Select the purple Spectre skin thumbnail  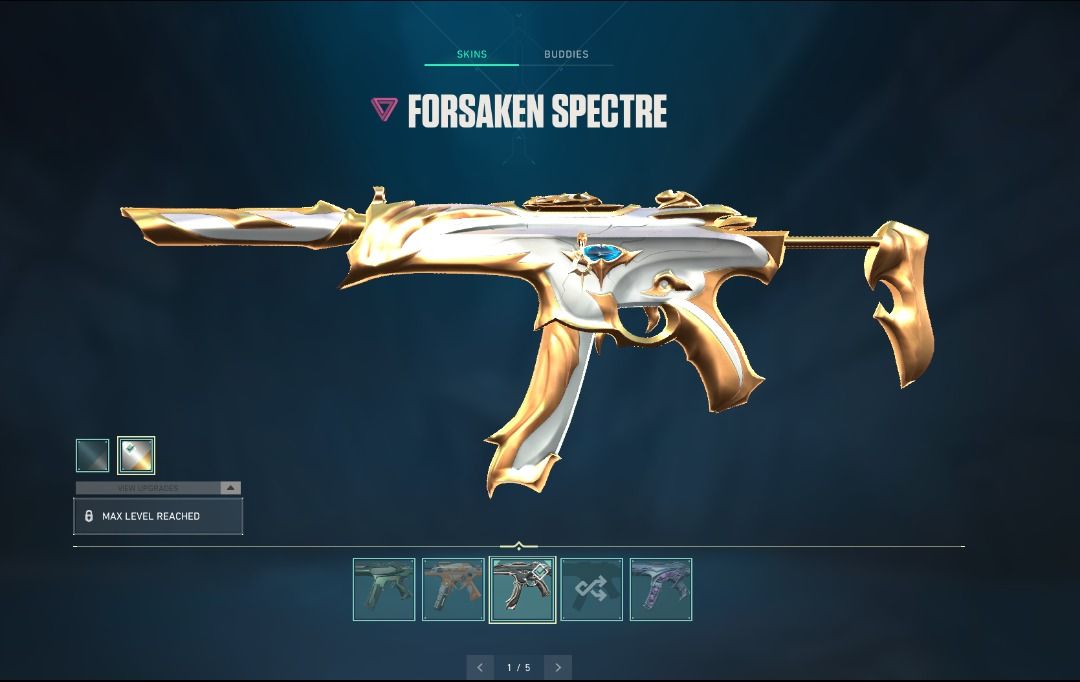point(661,589)
